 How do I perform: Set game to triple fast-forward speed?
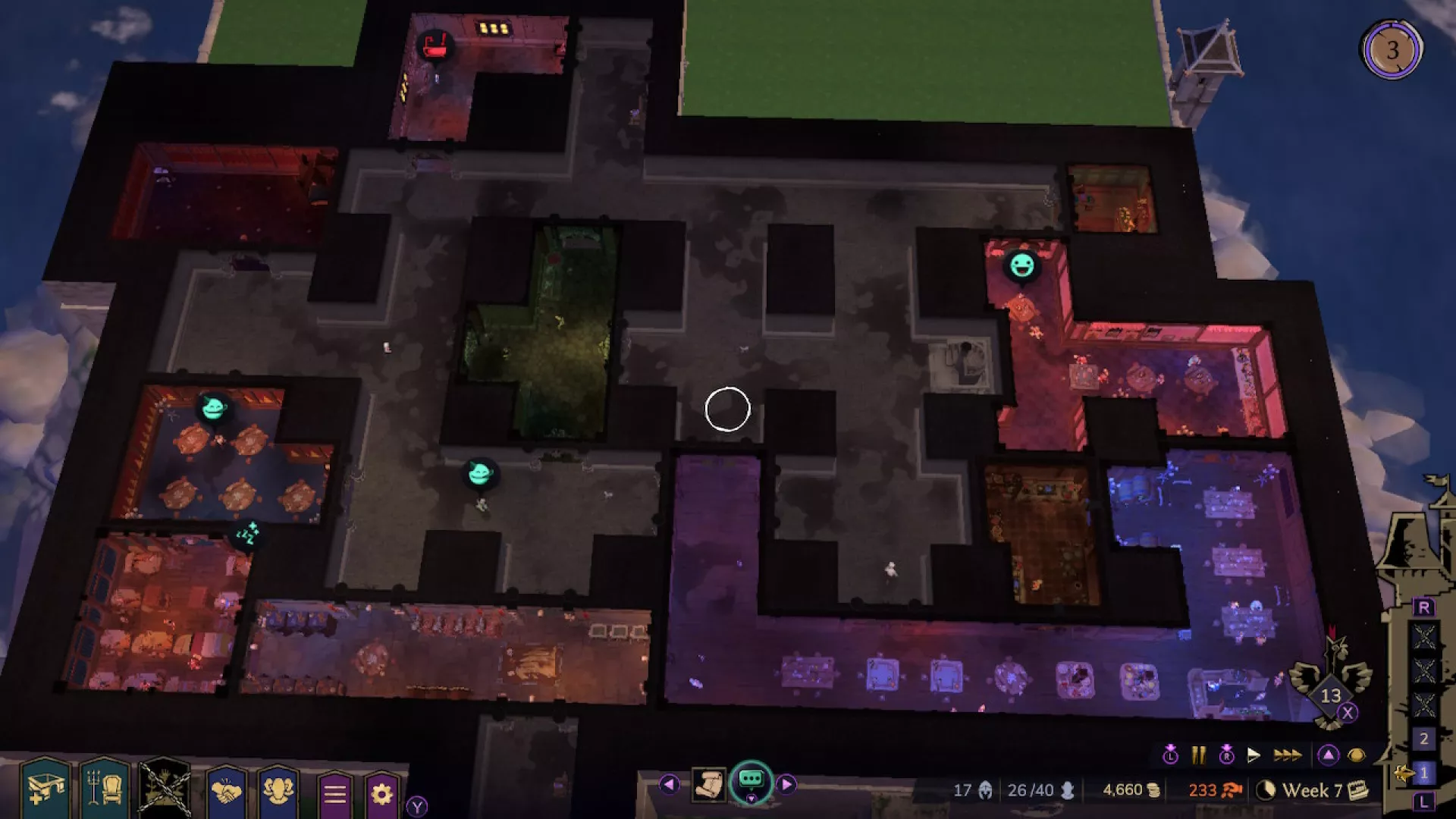(1287, 755)
